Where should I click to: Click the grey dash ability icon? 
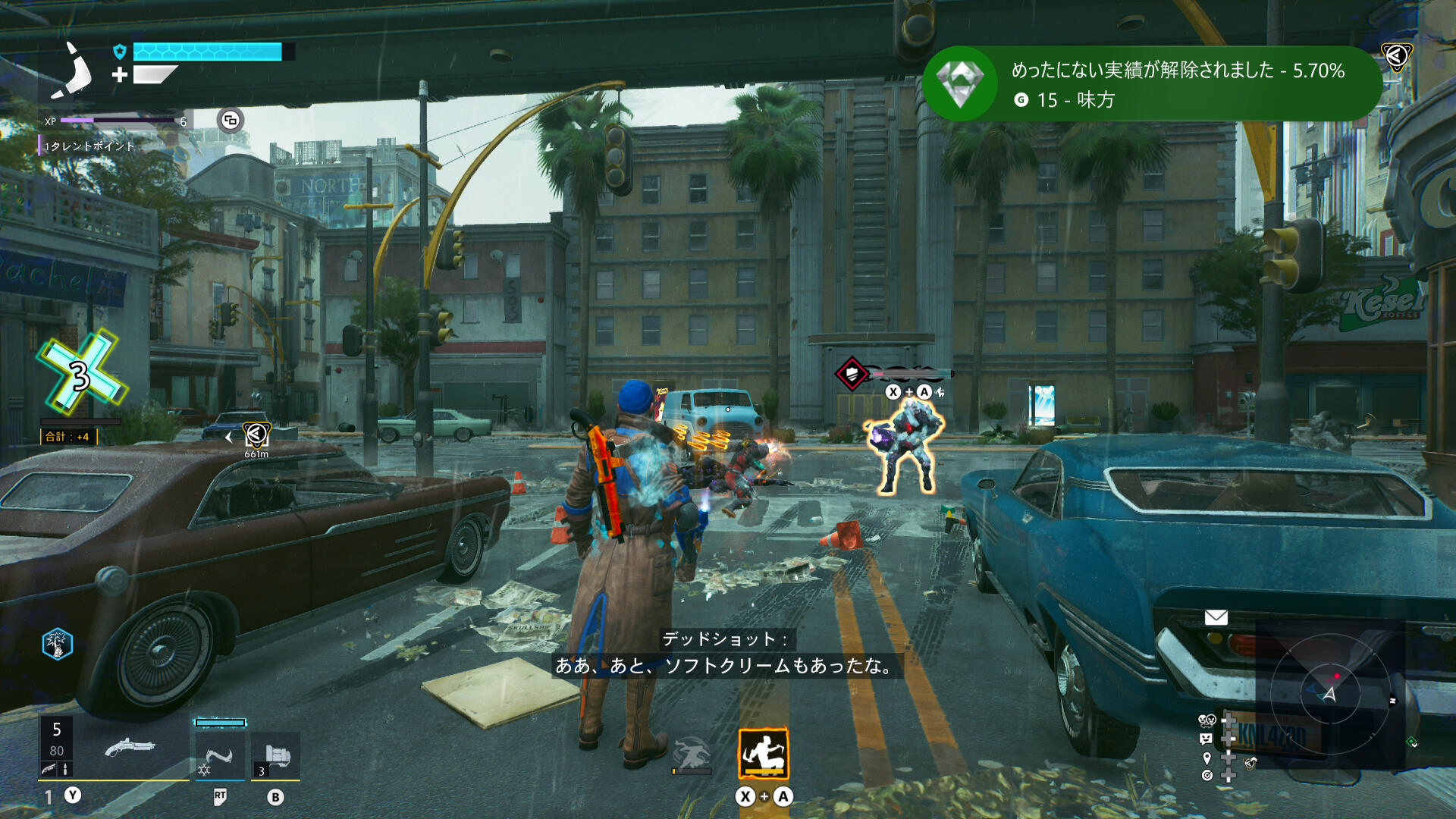(692, 754)
